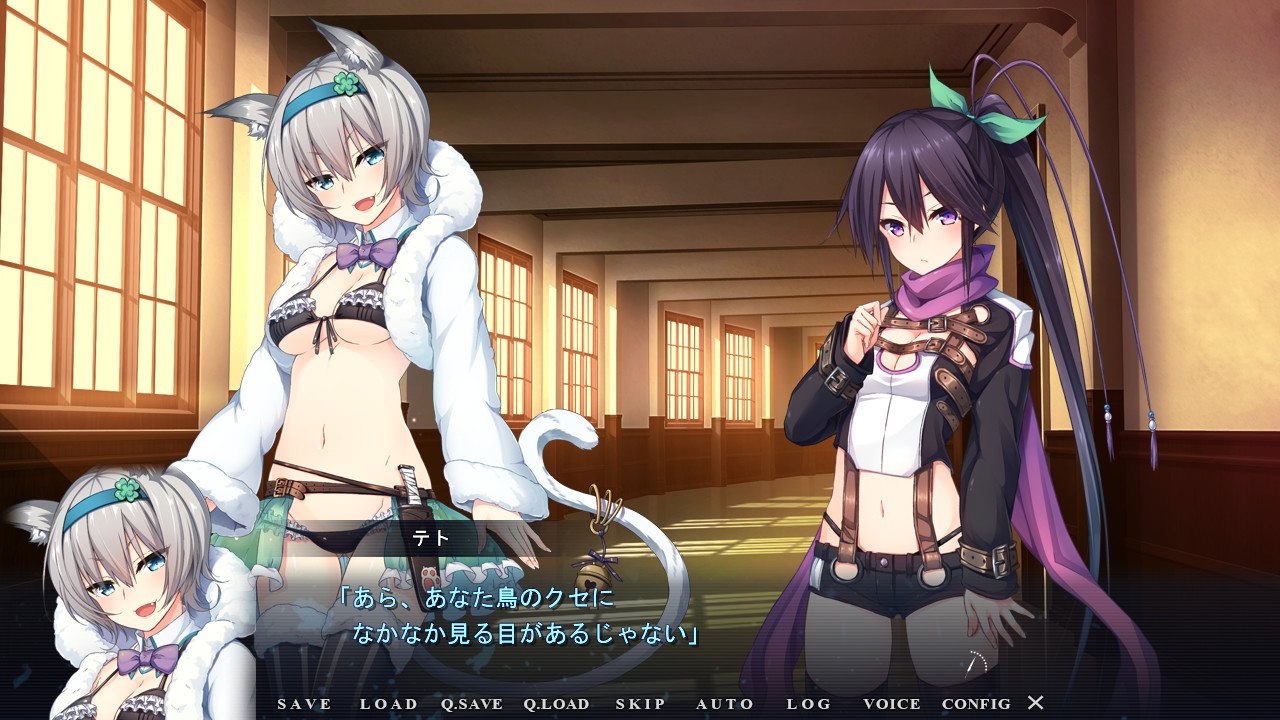Open the SAVE menu
The height and width of the screenshot is (720, 1280).
[x=304, y=704]
